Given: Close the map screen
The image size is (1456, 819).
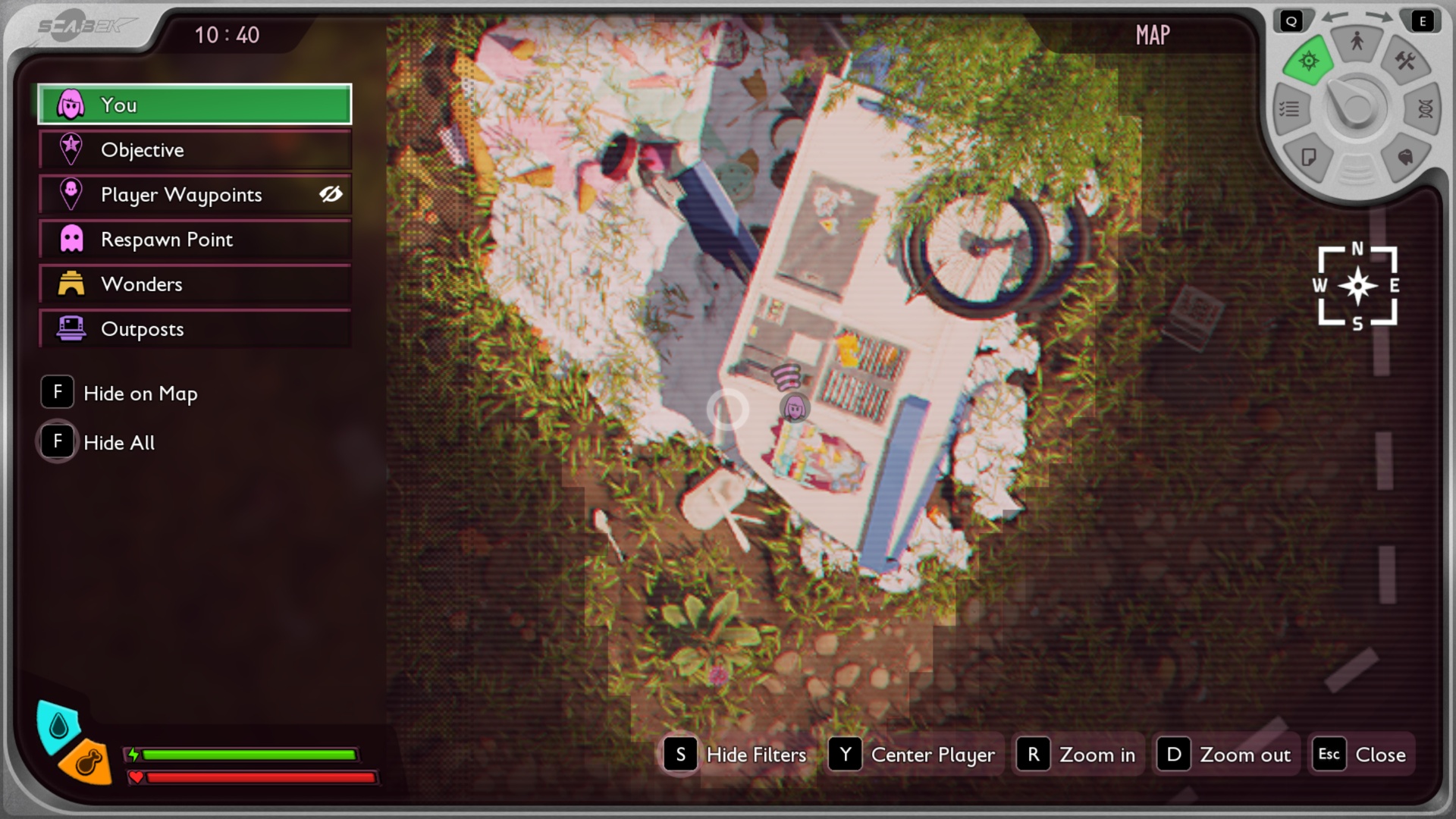Looking at the screenshot, I should [1362, 755].
